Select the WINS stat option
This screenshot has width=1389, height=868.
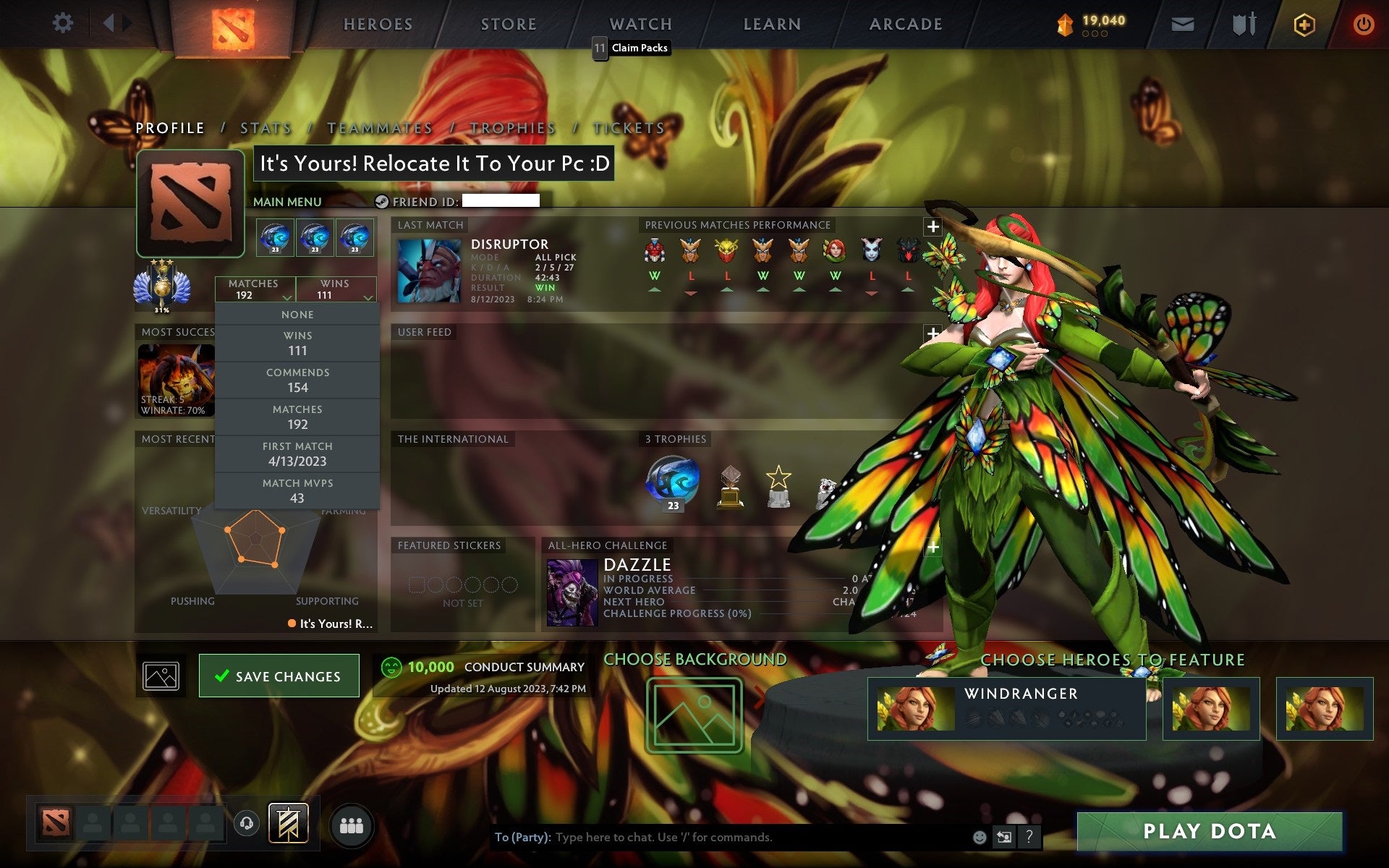297,343
